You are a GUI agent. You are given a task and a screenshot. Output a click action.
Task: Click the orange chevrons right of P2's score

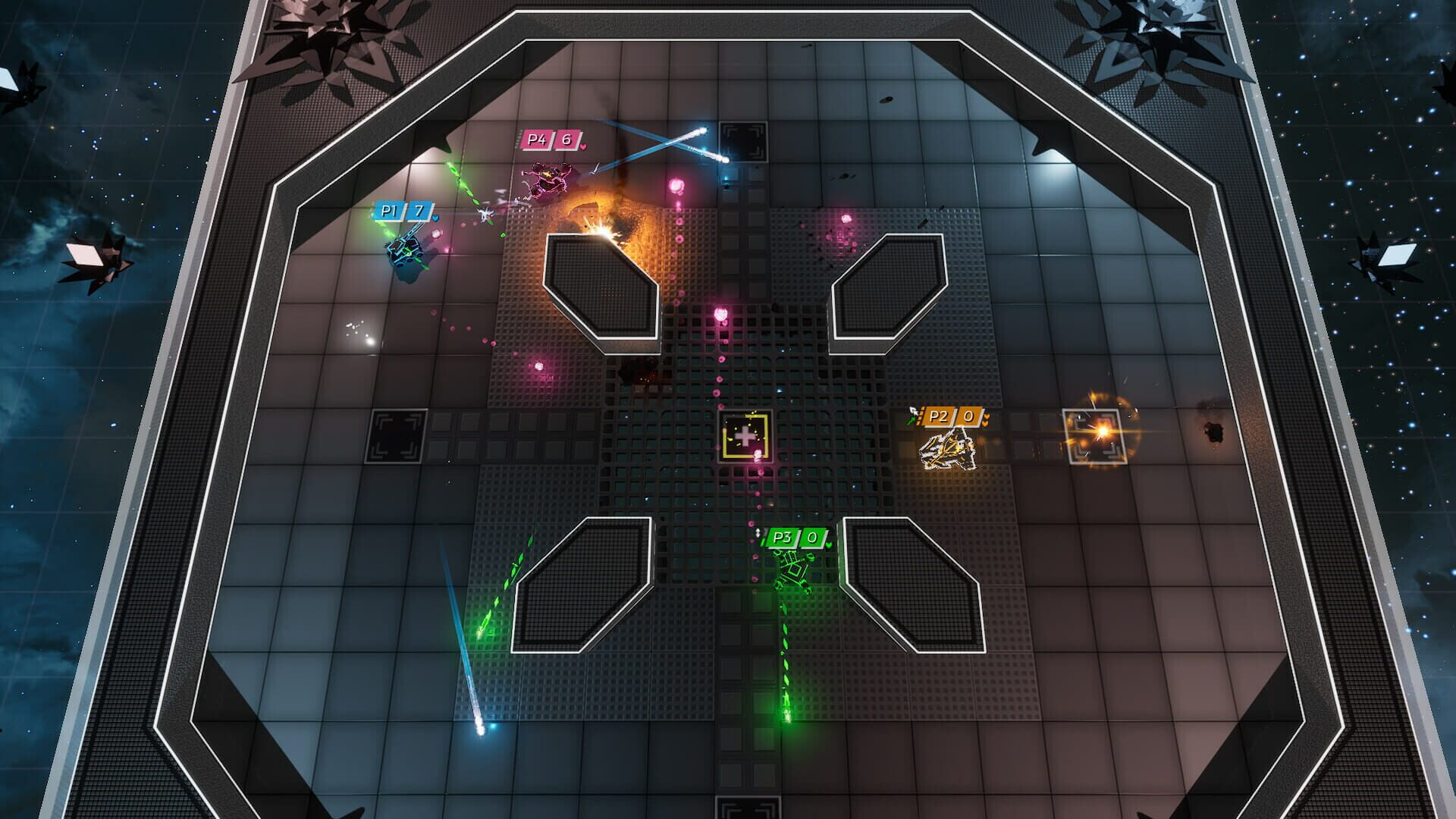[986, 419]
